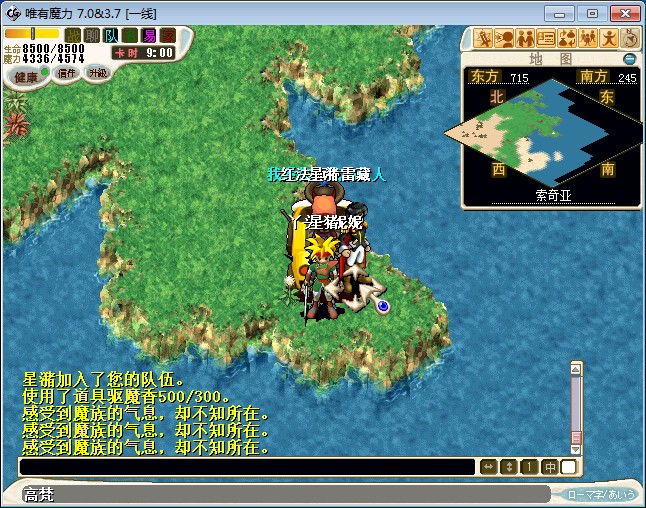Image resolution: width=646 pixels, height=508 pixels.
Task: Click the chat log scroll-up arrow
Action: pos(576,368)
